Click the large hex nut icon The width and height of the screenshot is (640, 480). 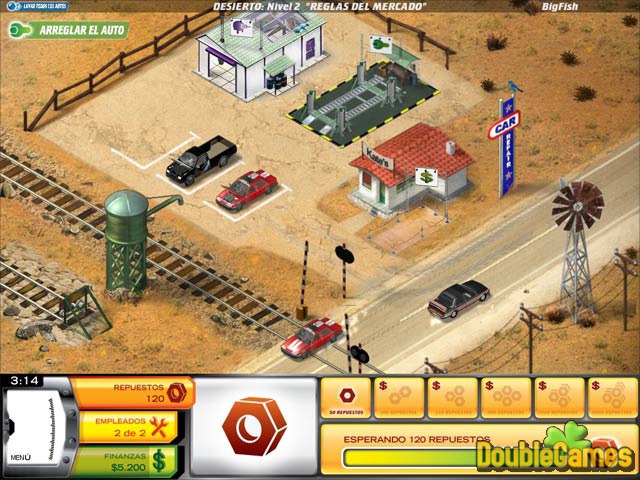point(254,427)
